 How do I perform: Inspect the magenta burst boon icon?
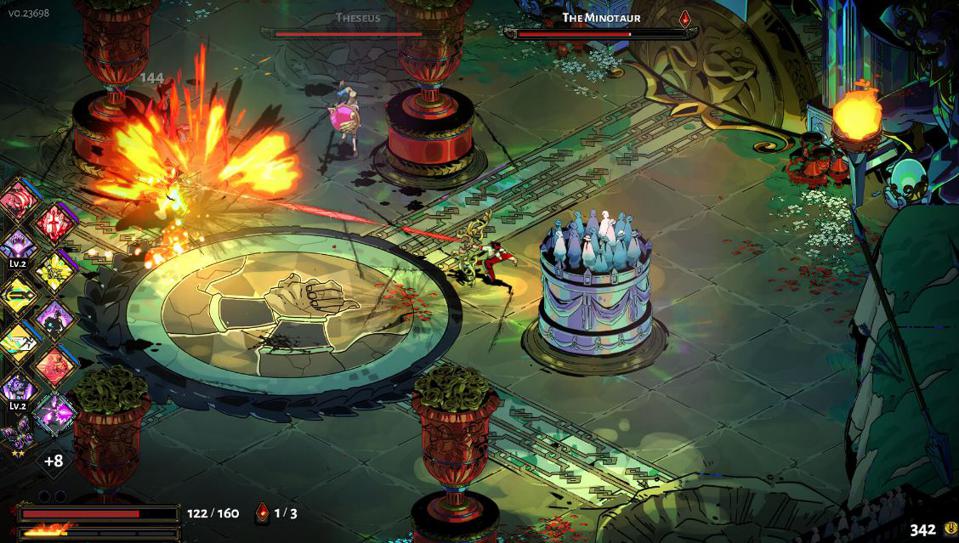pos(54,412)
